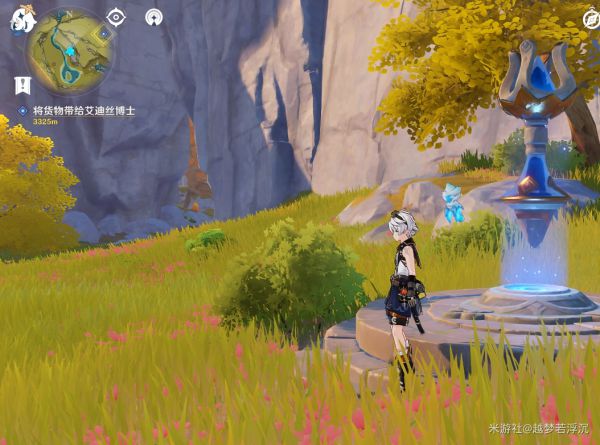Image resolution: width=600 pixels, height=445 pixels.
Task: Click the square quest marker on the minimap
Action: coord(104,33)
